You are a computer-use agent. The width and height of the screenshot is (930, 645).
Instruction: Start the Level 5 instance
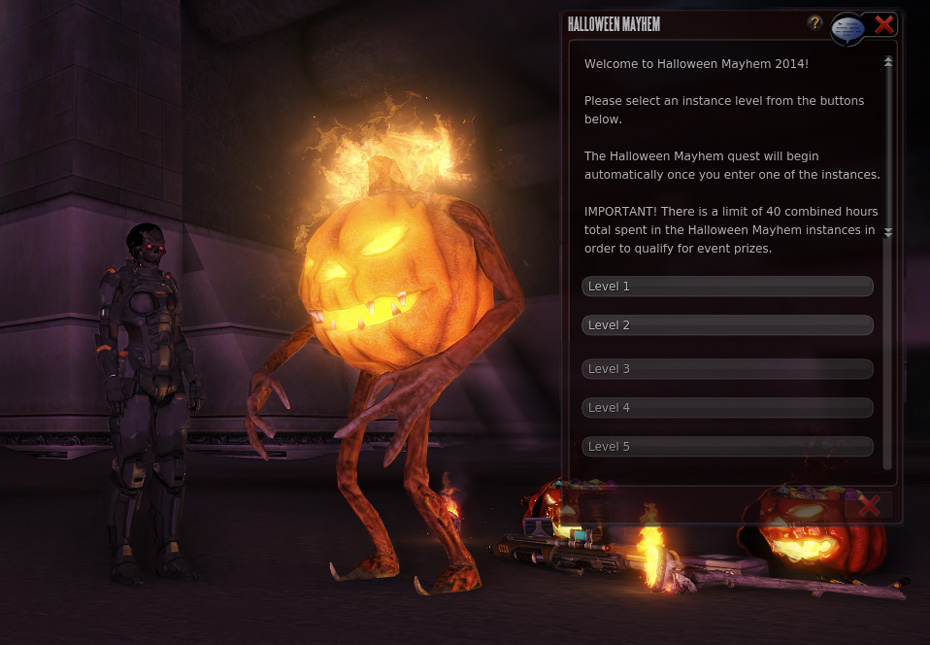(727, 447)
